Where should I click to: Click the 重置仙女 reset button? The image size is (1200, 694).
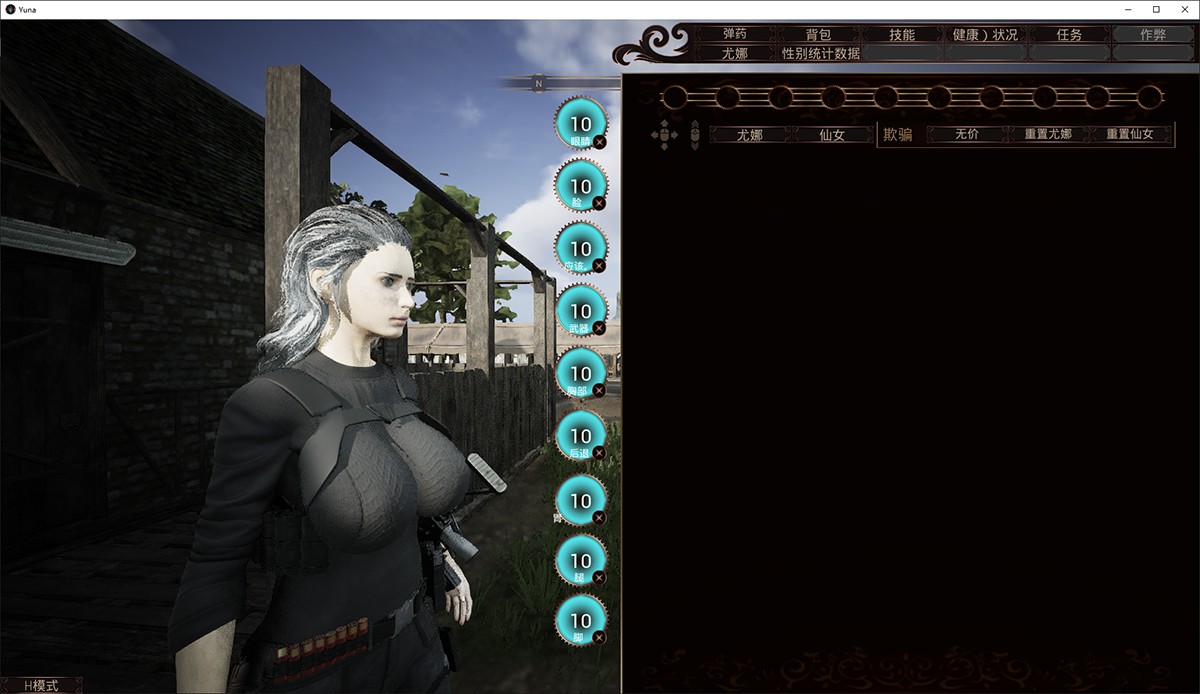click(x=1130, y=134)
